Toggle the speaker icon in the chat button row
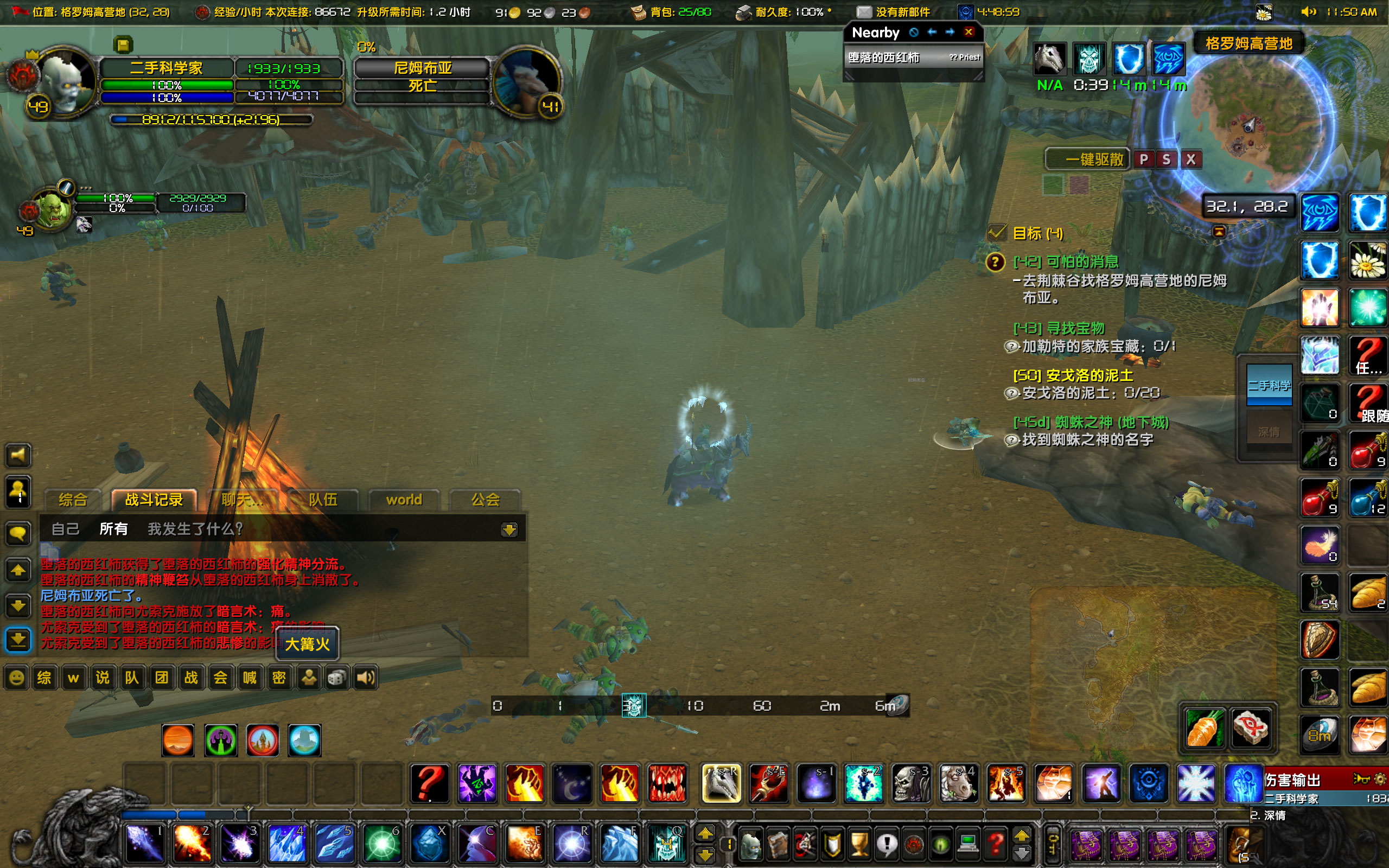The image size is (1389, 868). pos(367,678)
